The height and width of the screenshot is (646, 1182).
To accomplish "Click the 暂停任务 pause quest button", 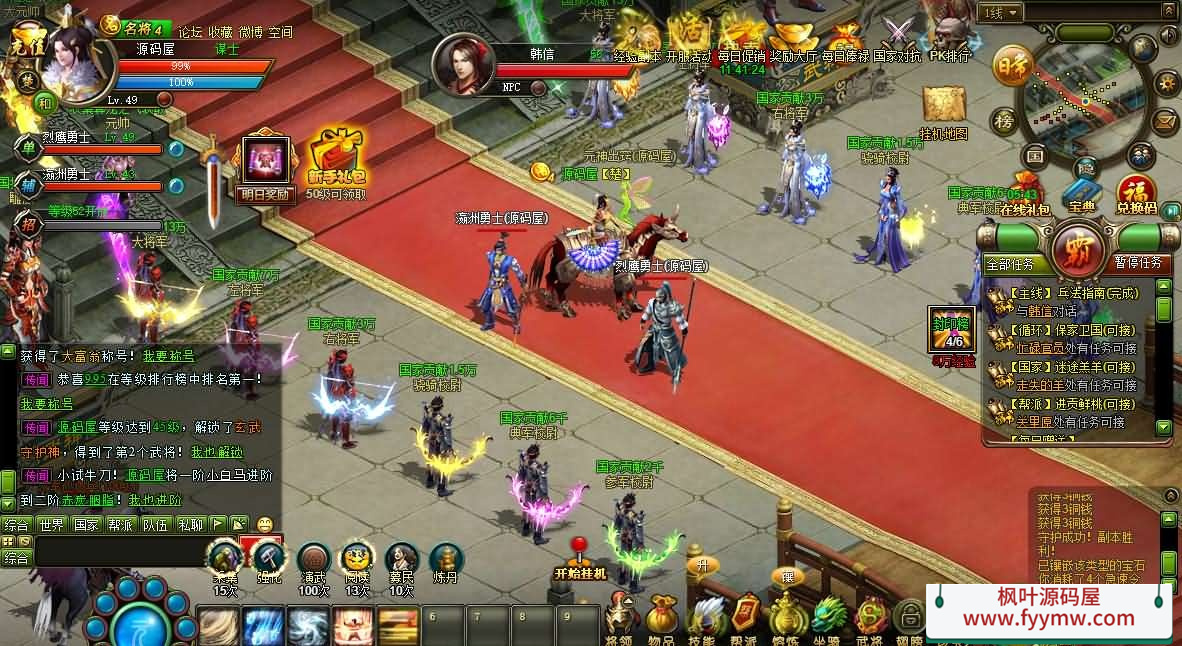I will pyautogui.click(x=1138, y=263).
